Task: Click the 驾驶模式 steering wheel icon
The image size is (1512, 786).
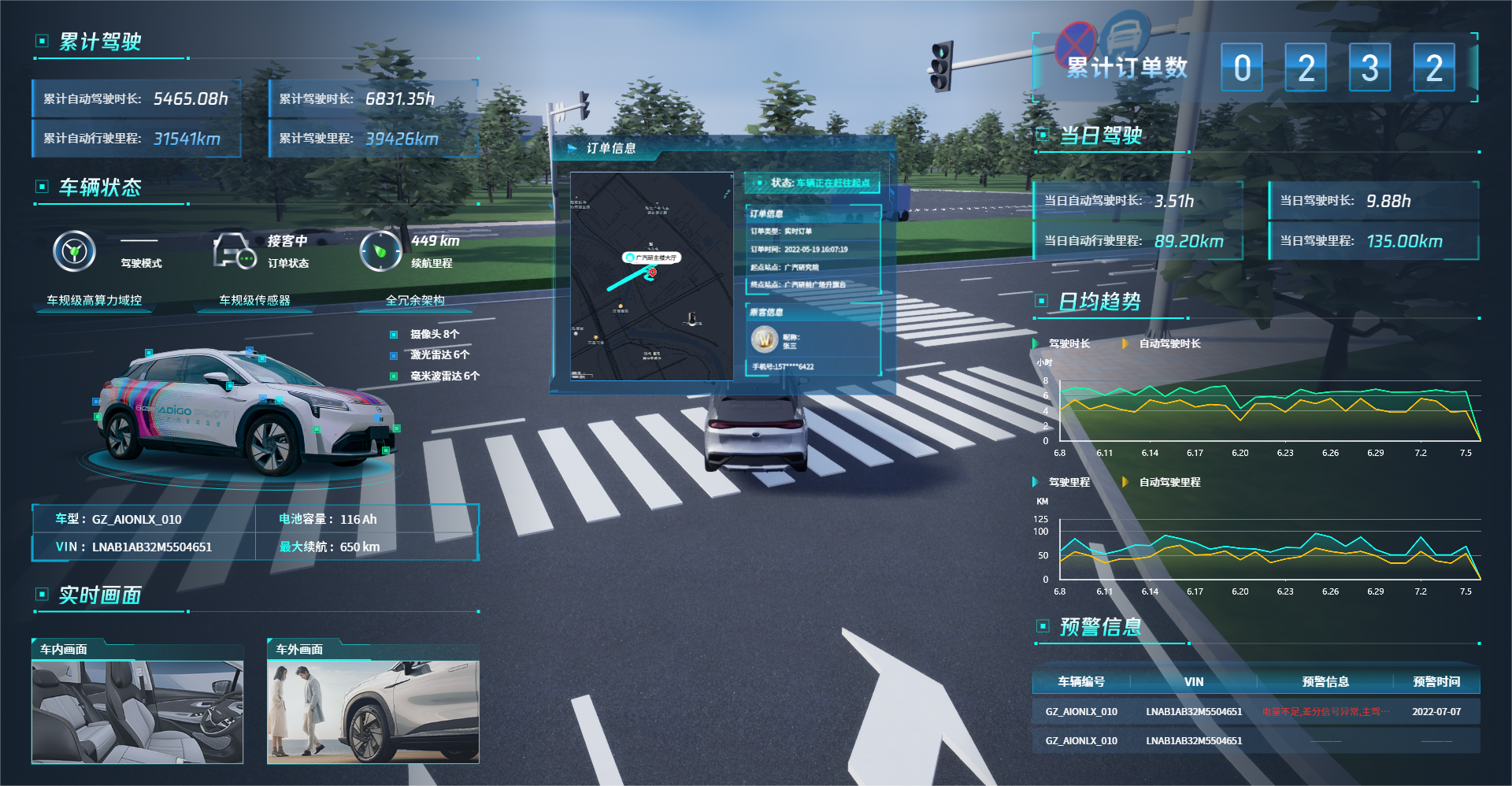Action: pyautogui.click(x=75, y=252)
